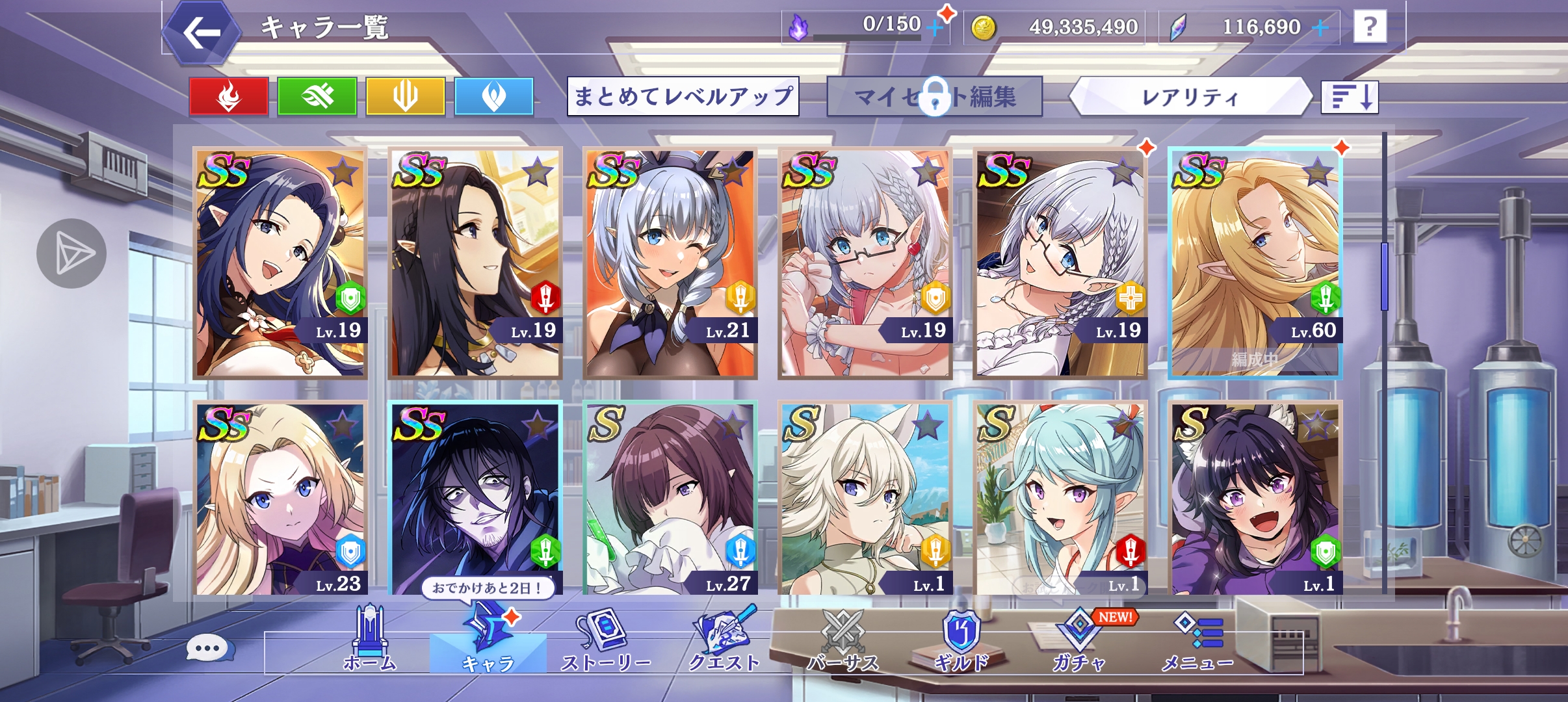Open the メニュー menu
The height and width of the screenshot is (702, 1568).
[x=1197, y=640]
